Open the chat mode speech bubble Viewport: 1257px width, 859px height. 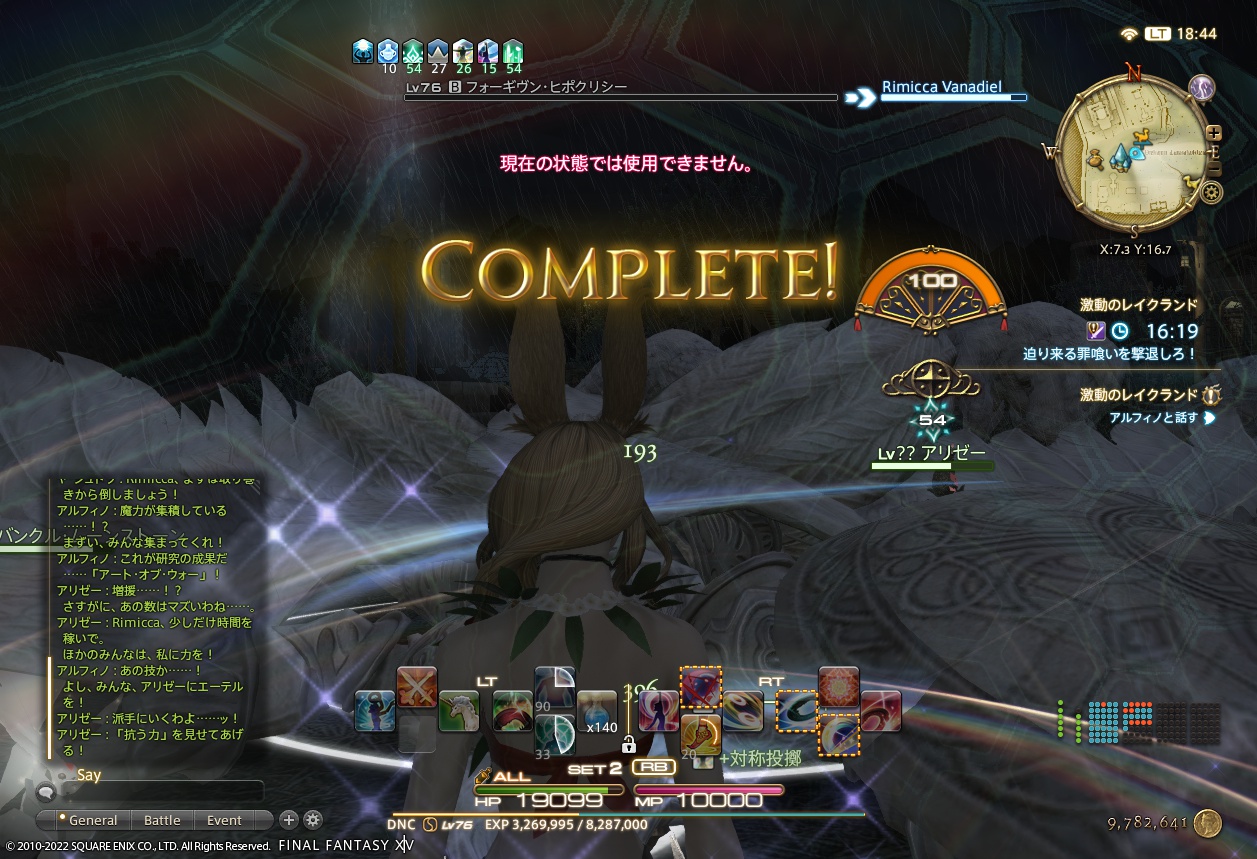pyautogui.click(x=45, y=792)
